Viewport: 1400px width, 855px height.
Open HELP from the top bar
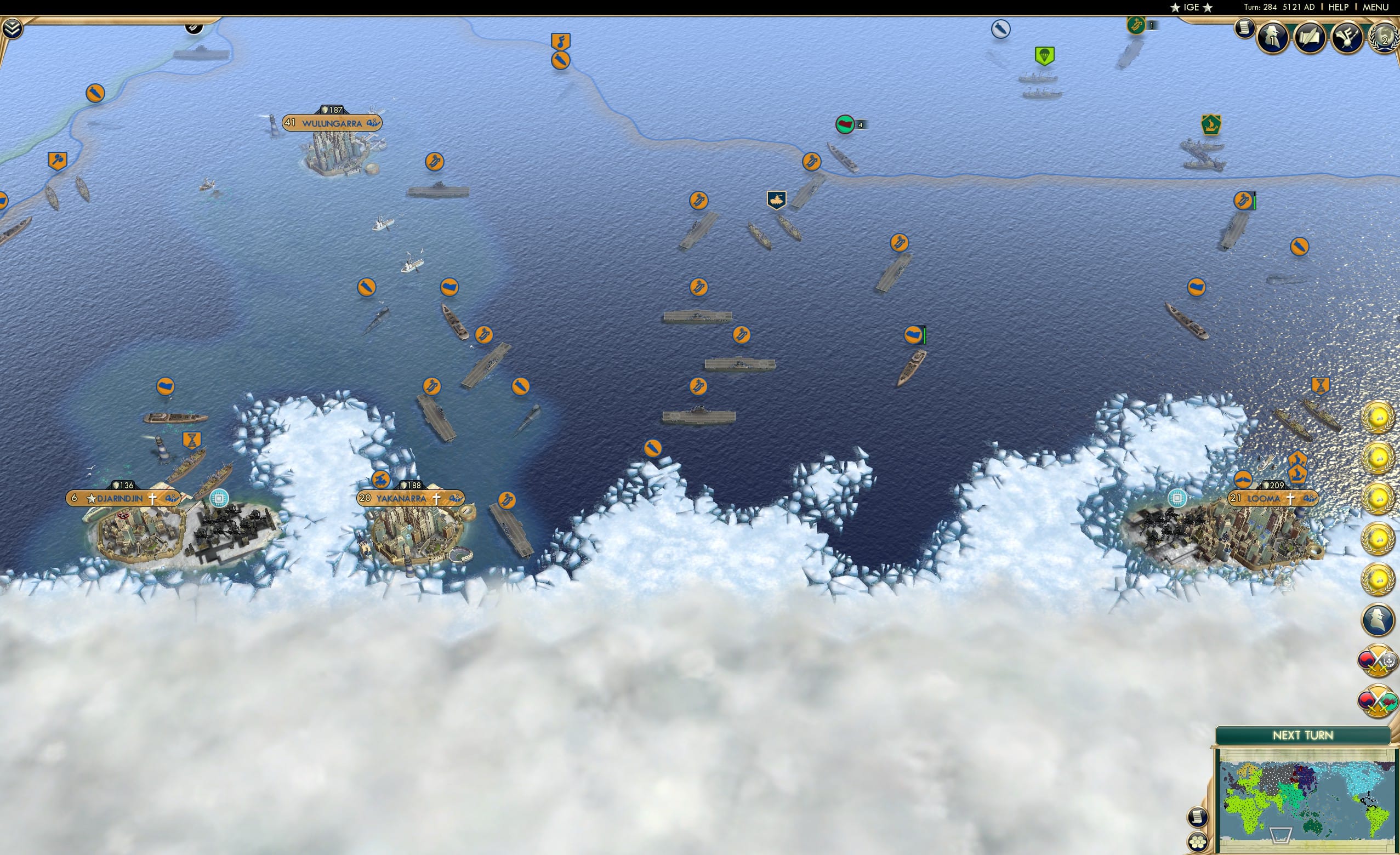(x=1339, y=7)
